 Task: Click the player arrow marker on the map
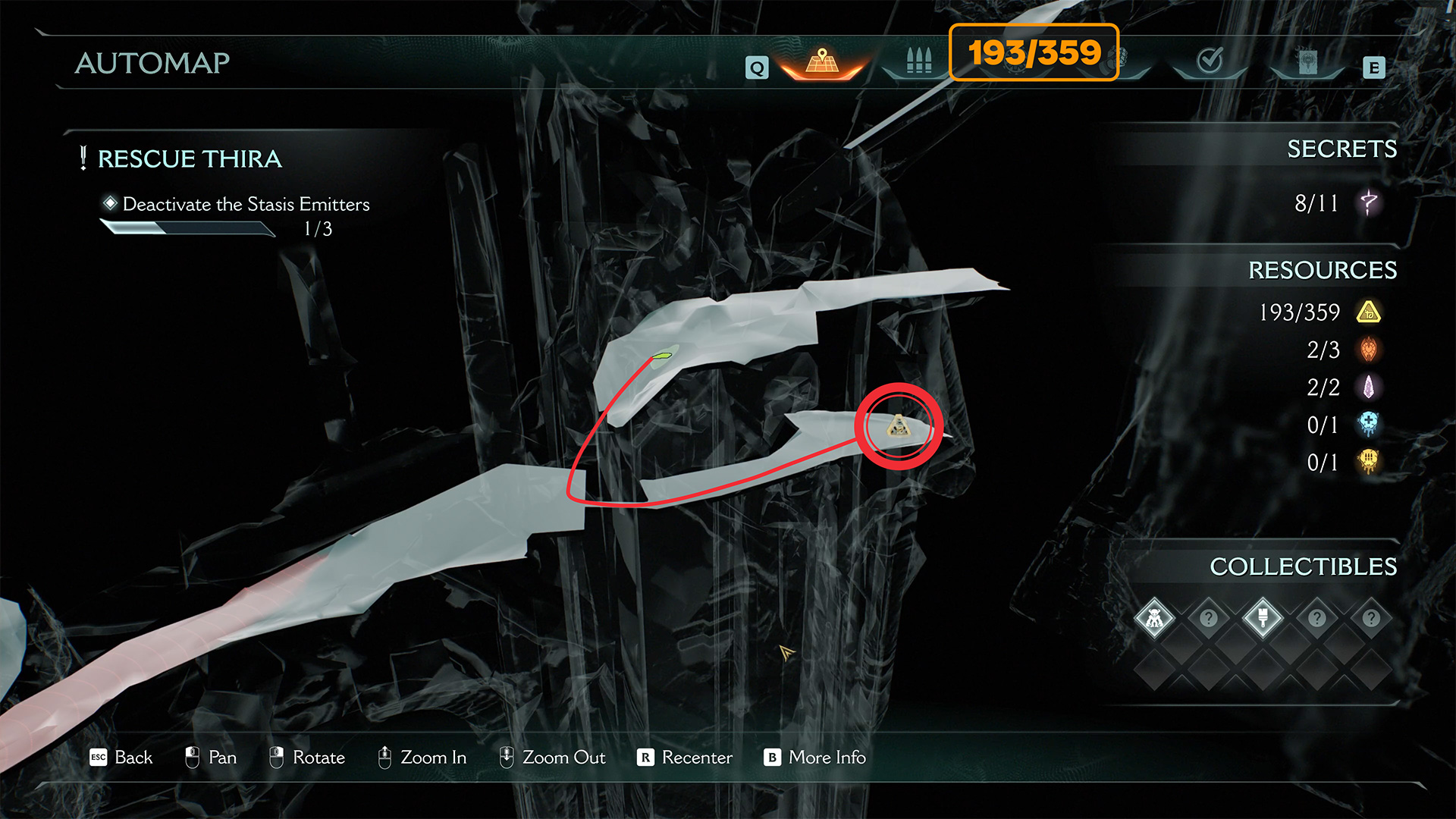click(x=786, y=652)
